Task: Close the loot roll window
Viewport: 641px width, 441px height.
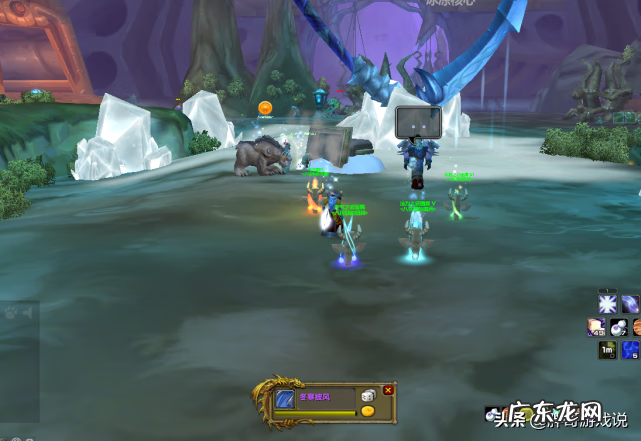Action: pyautogui.click(x=389, y=389)
